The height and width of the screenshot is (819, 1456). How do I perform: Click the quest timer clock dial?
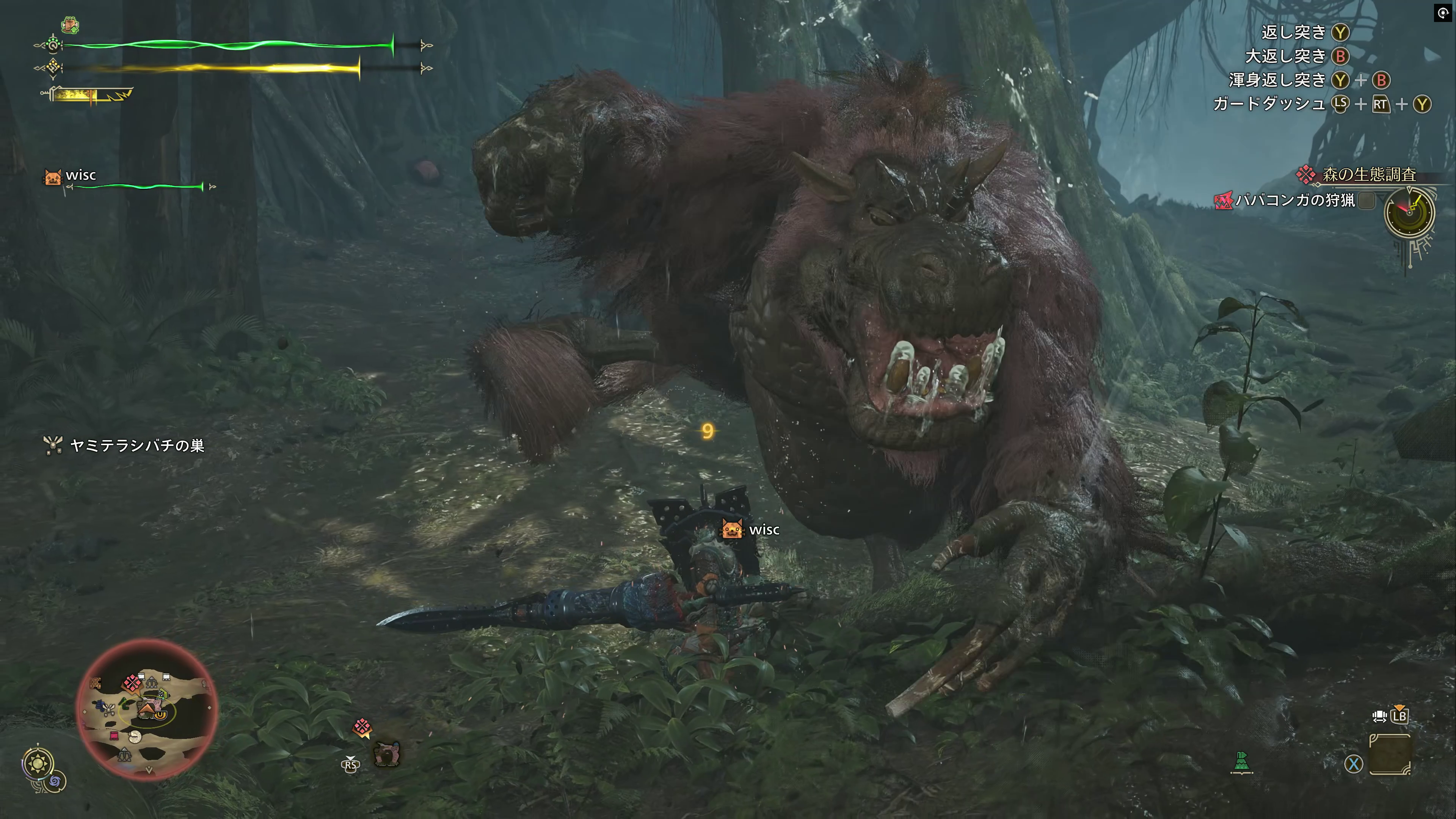[1409, 213]
